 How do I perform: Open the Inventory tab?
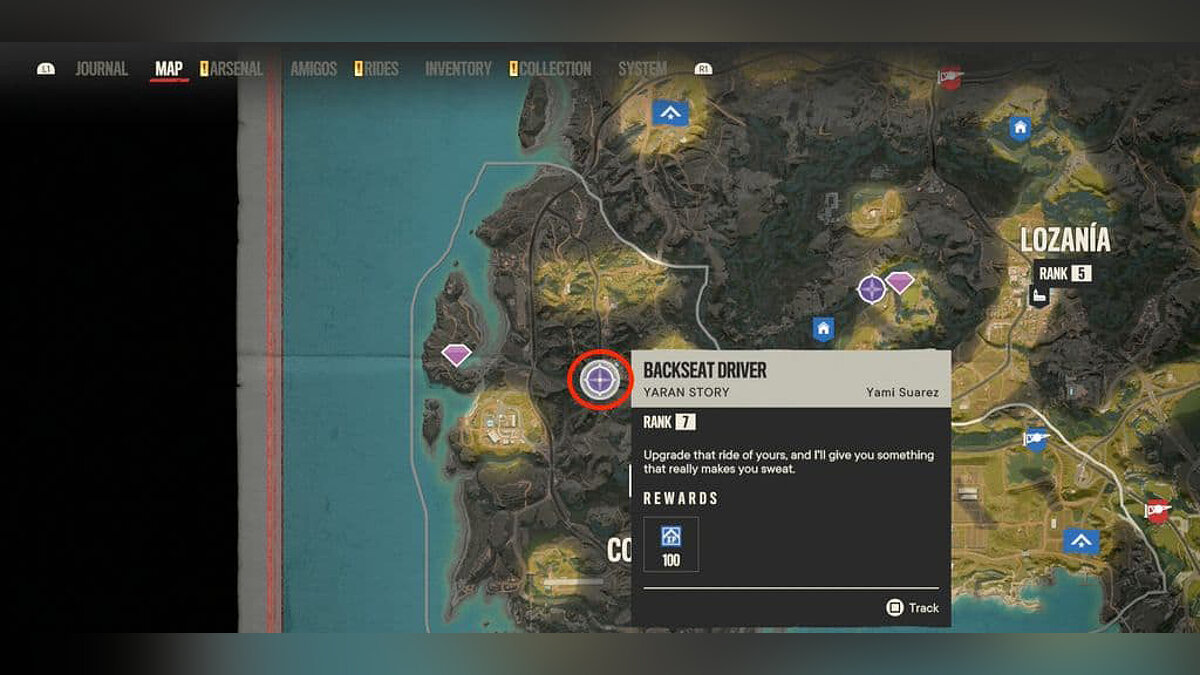point(458,69)
